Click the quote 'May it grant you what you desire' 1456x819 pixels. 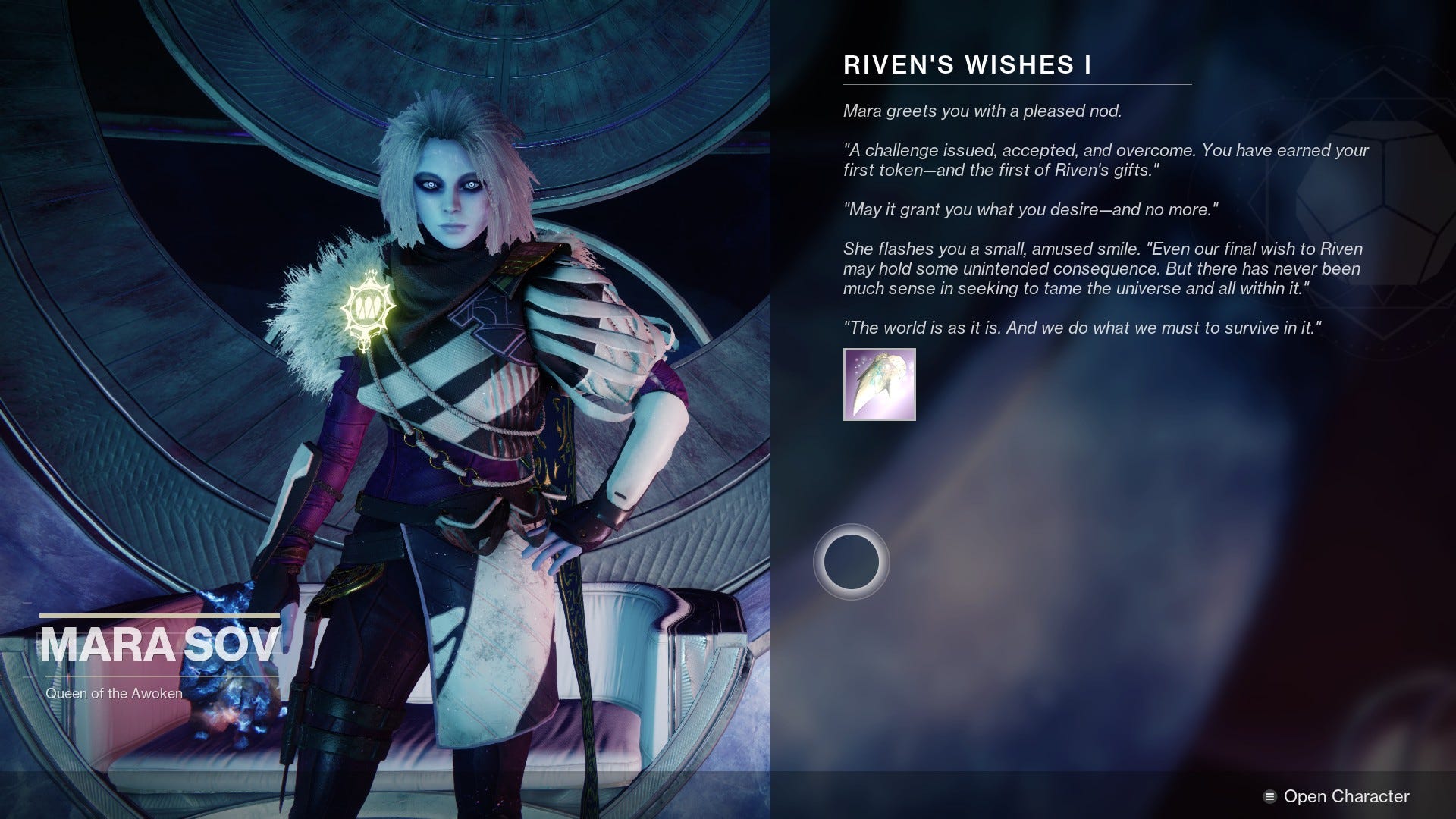pos(1031,209)
